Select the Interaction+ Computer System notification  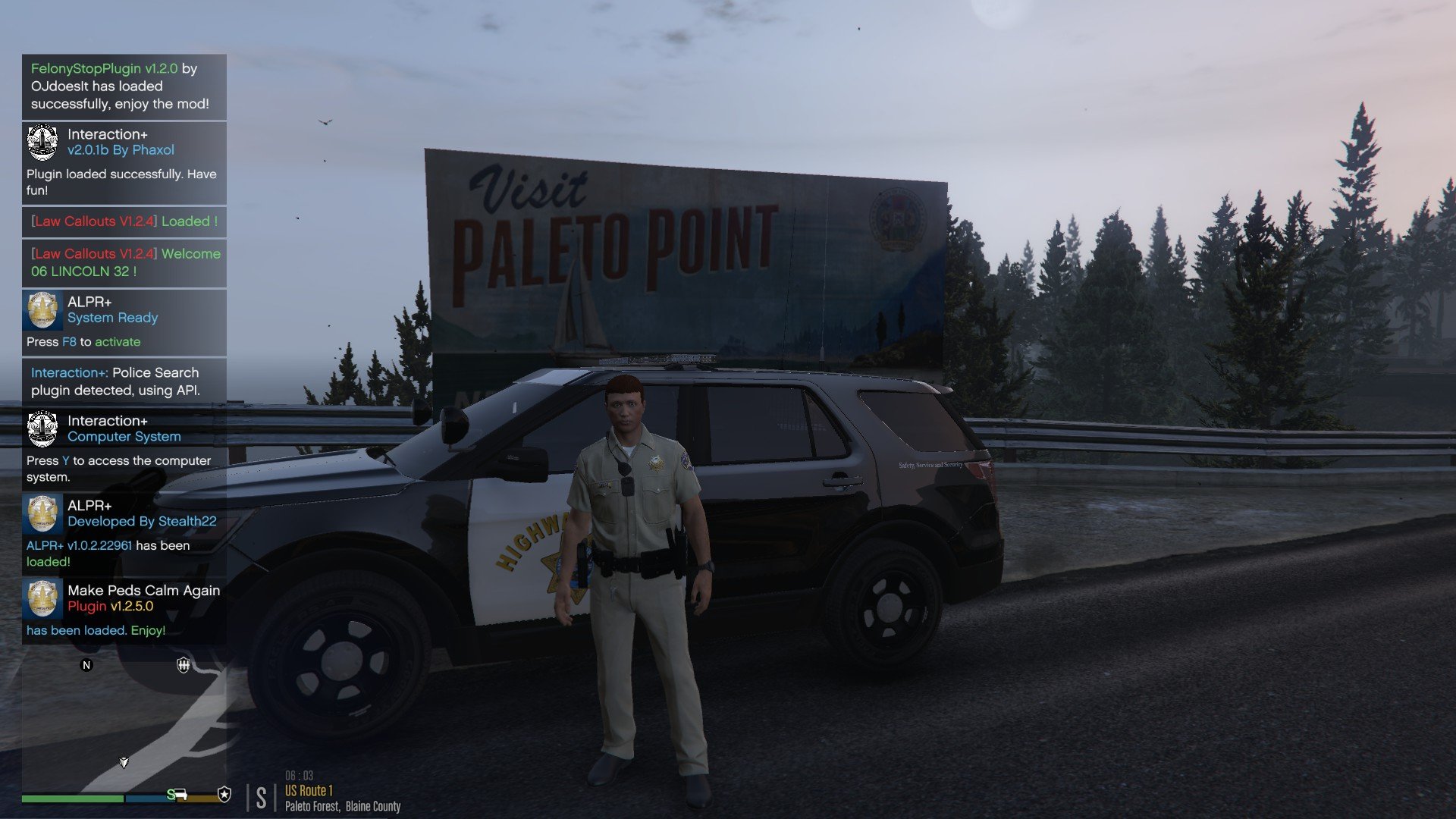pos(124,448)
